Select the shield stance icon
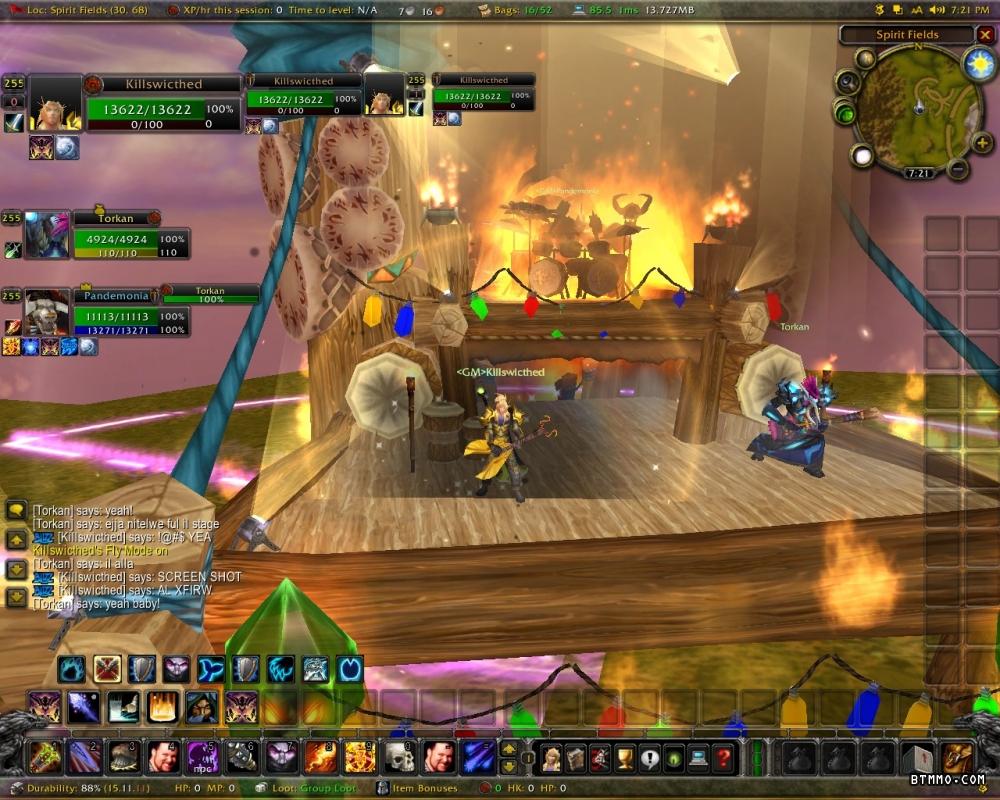1000x800 pixels. 141,668
